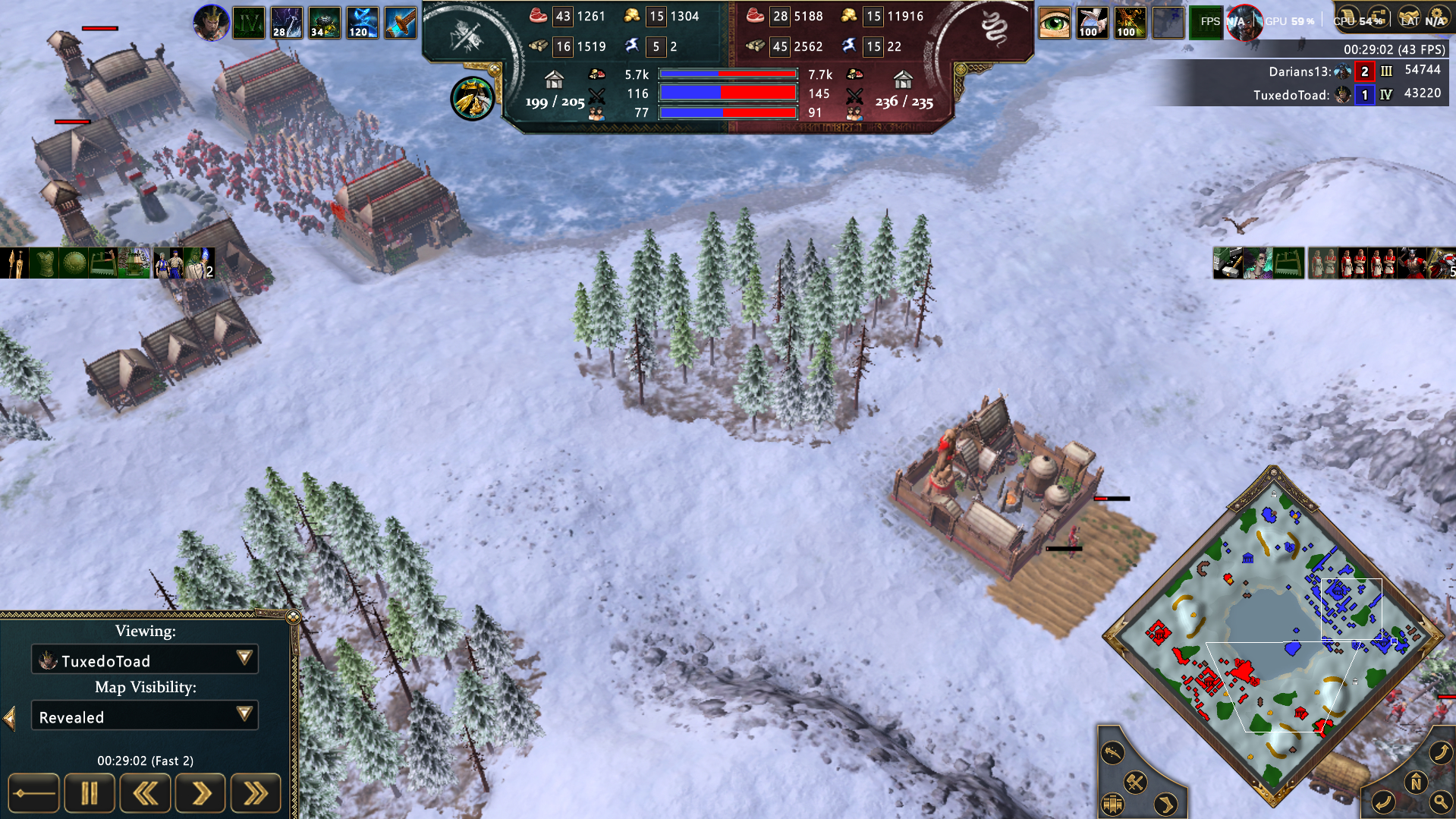Click the Age IV roman numeral icon

(x=249, y=23)
